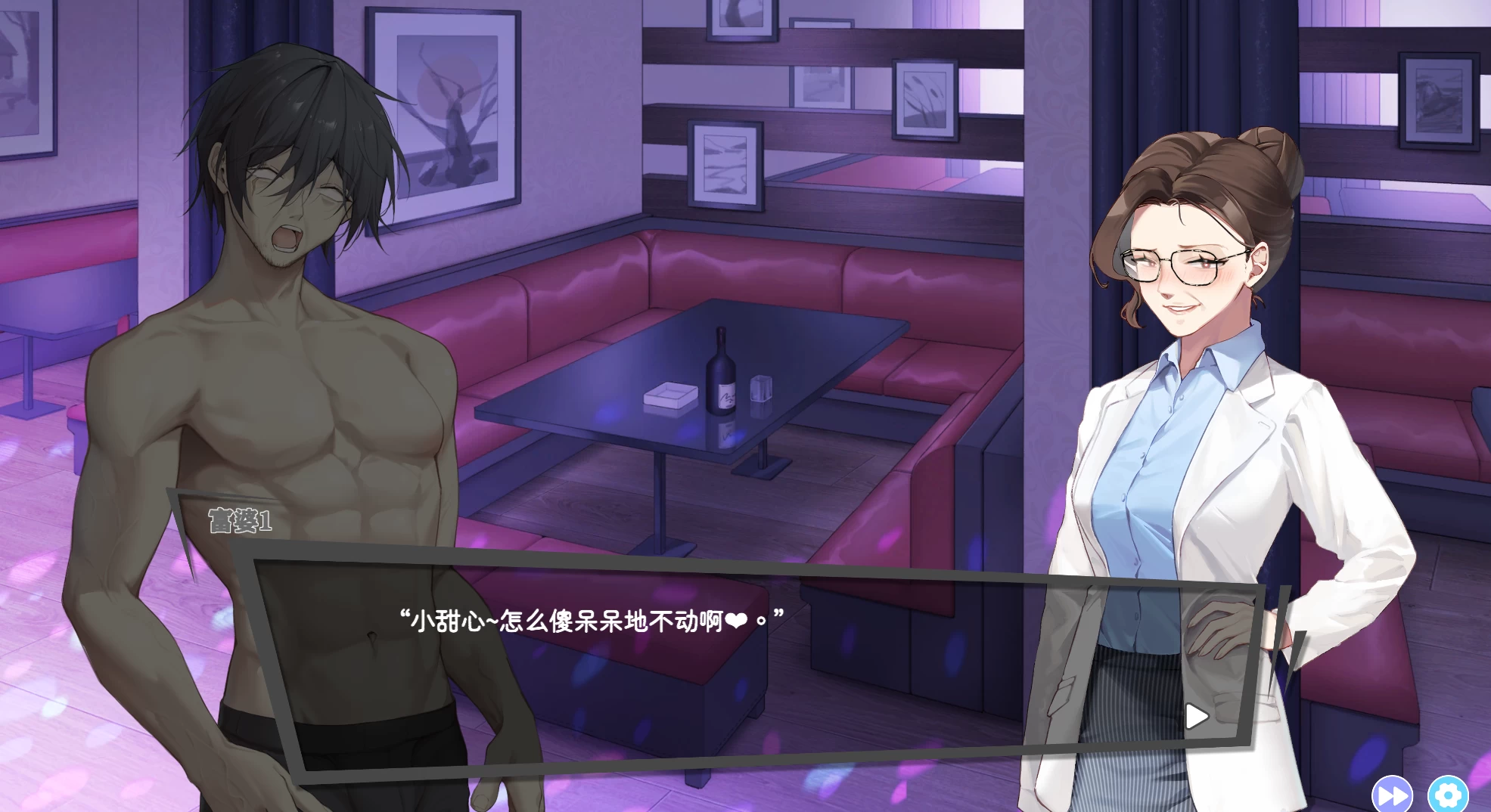Viewport: 1491px width, 812px height.
Task: Advance dialogue with the white arrow
Action: click(x=1196, y=716)
